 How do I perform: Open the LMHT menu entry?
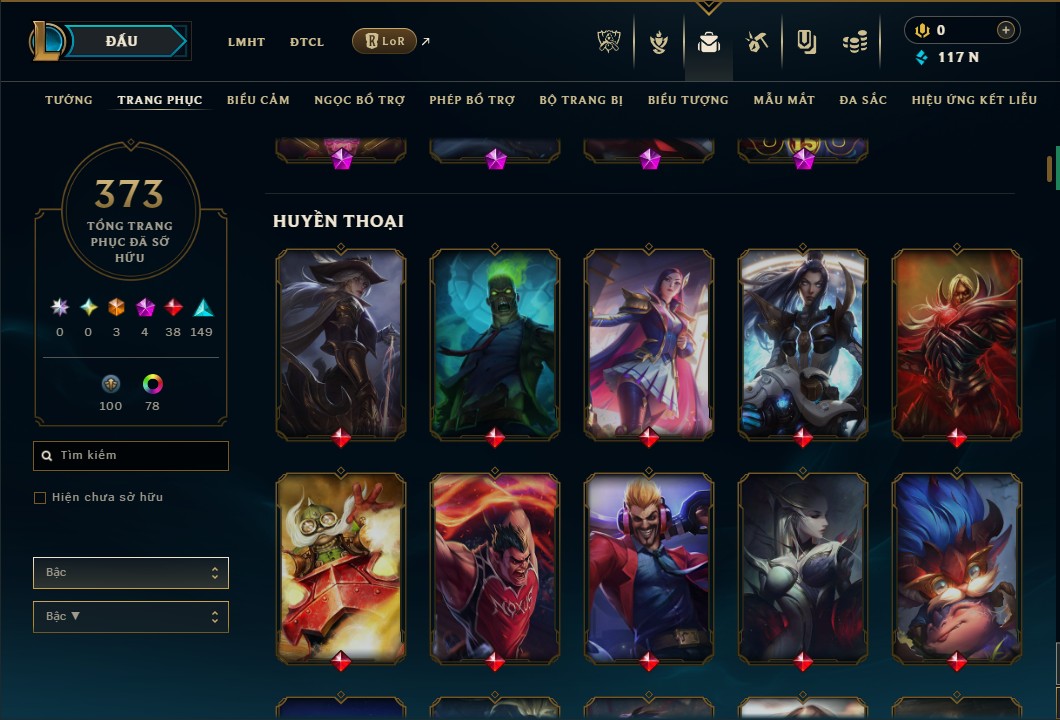tap(246, 42)
